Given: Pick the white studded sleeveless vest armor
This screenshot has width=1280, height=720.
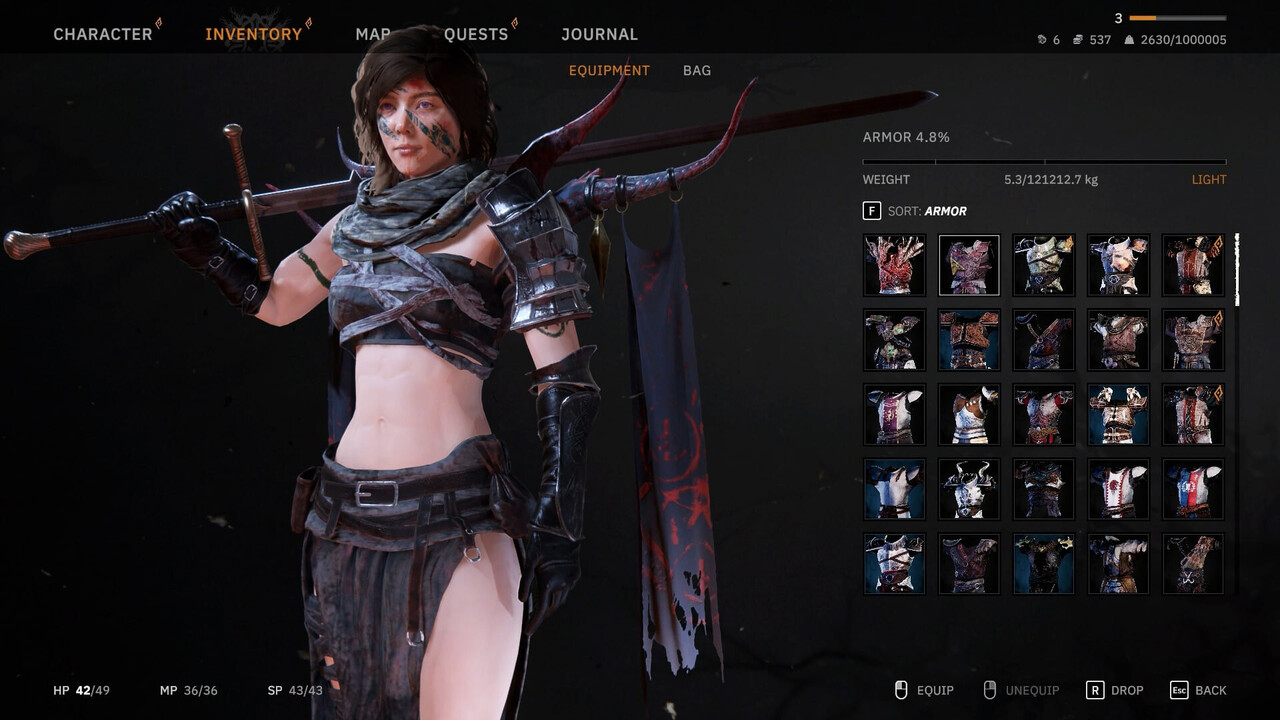Looking at the screenshot, I should pyautogui.click(x=969, y=415).
